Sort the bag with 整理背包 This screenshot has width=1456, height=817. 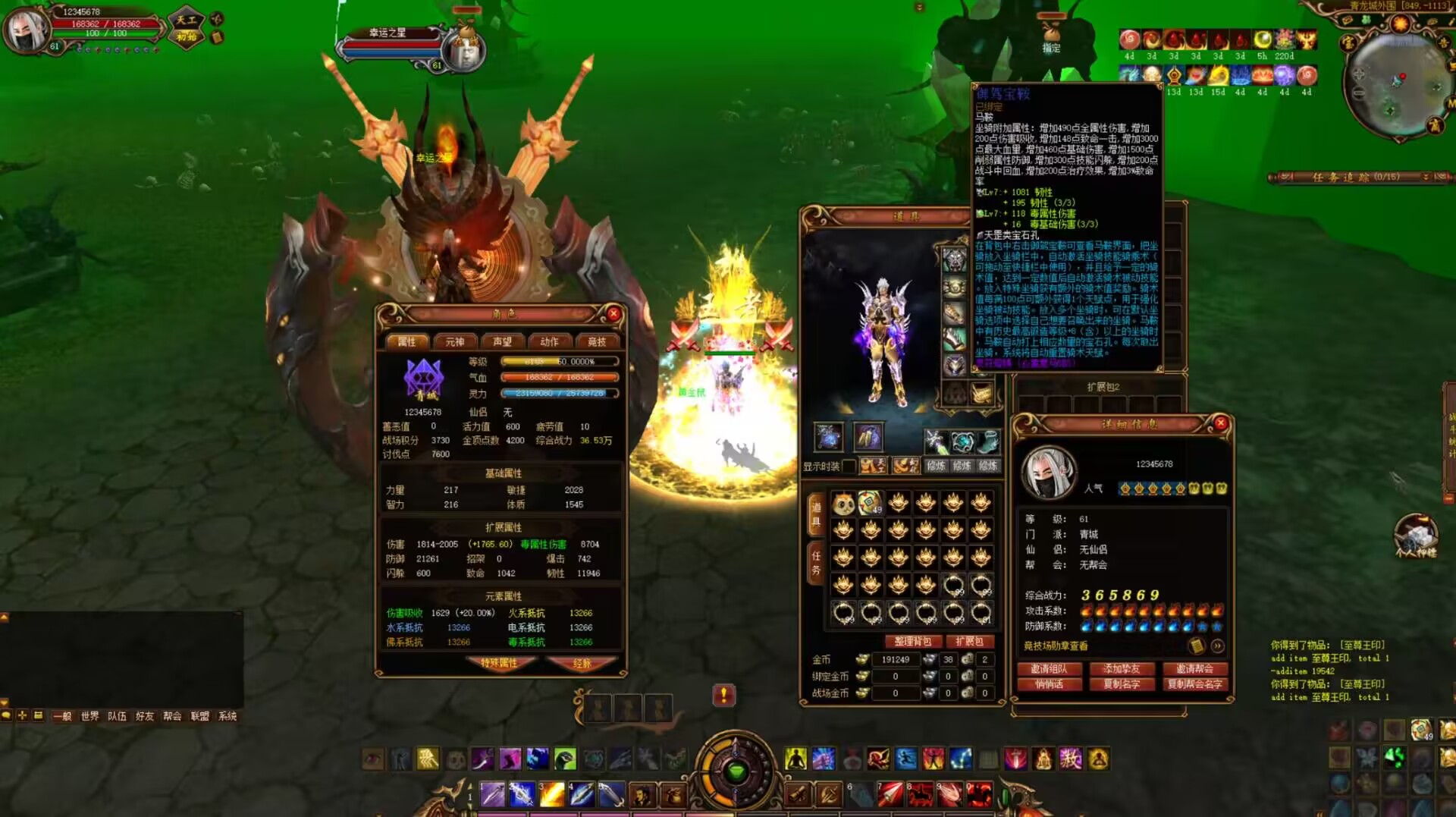coord(912,642)
